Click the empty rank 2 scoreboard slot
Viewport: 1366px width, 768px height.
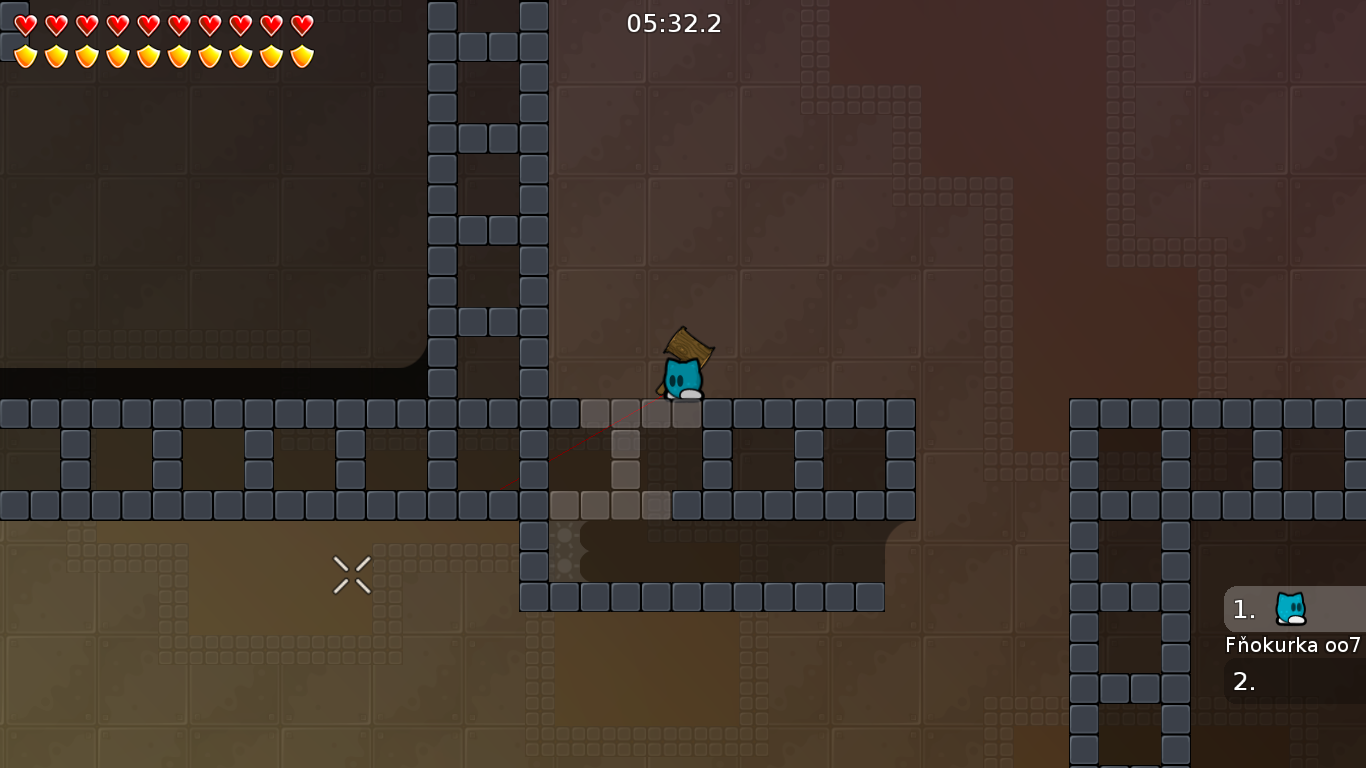1243,681
